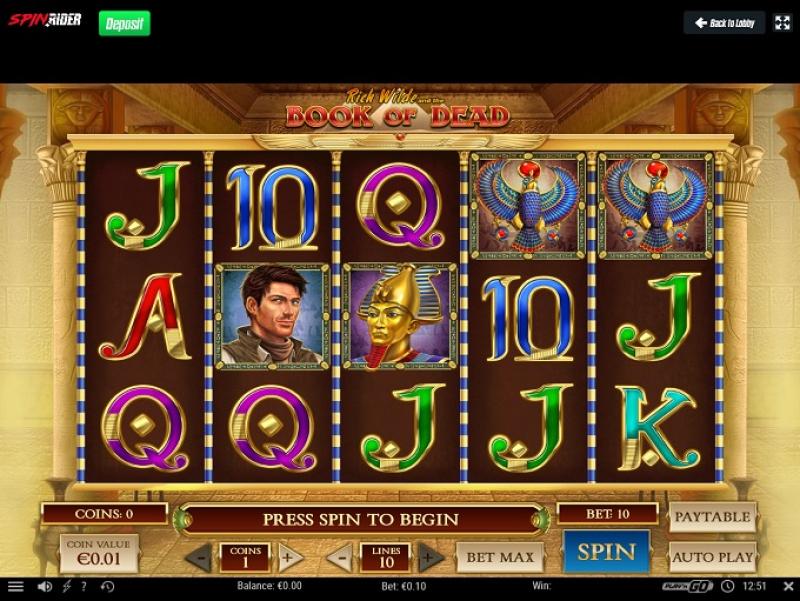Spin the reels with the SPIN button
This screenshot has height=601, width=800.
click(606, 552)
